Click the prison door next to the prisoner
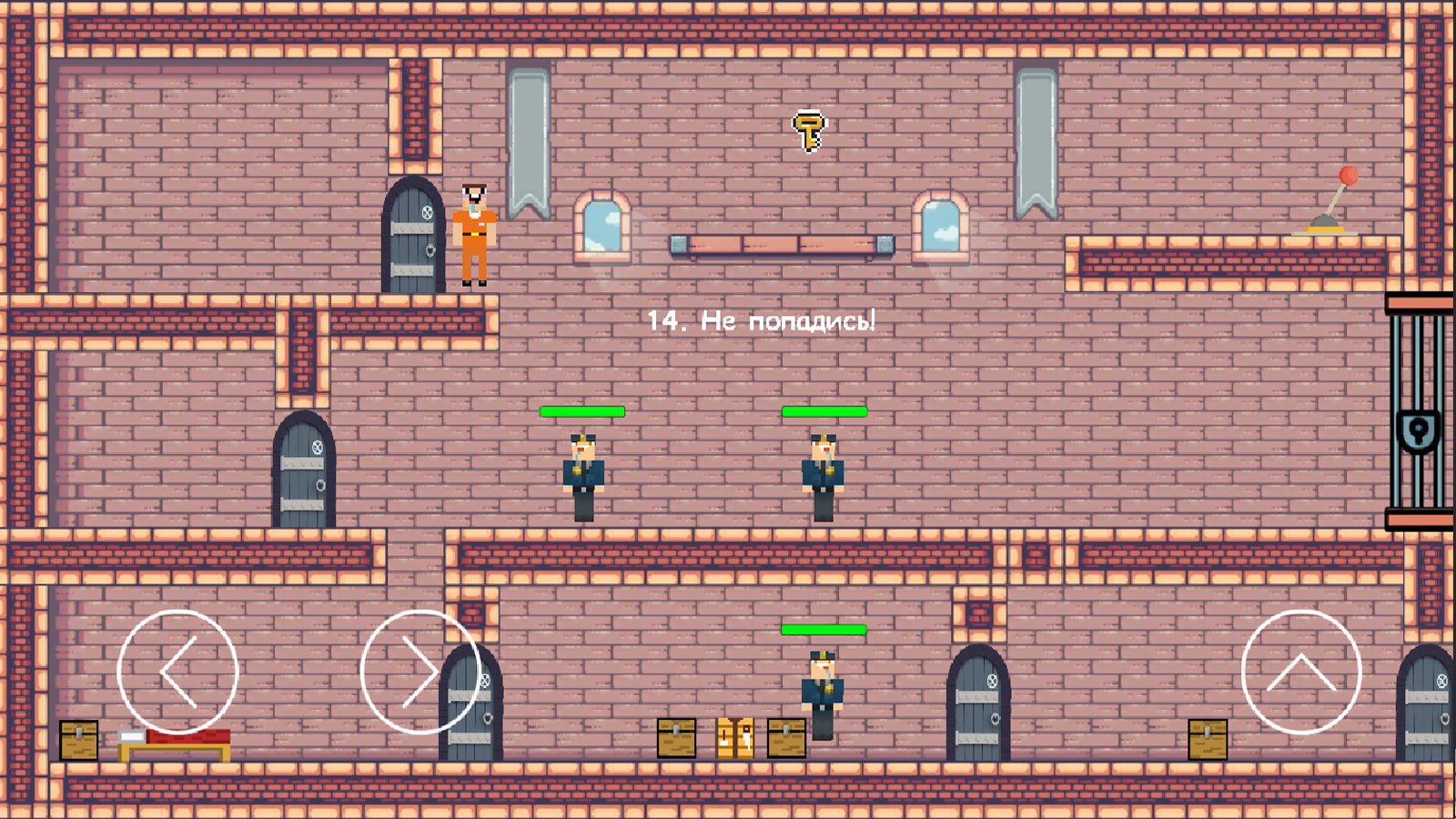The width and height of the screenshot is (1456, 819). tap(412, 241)
